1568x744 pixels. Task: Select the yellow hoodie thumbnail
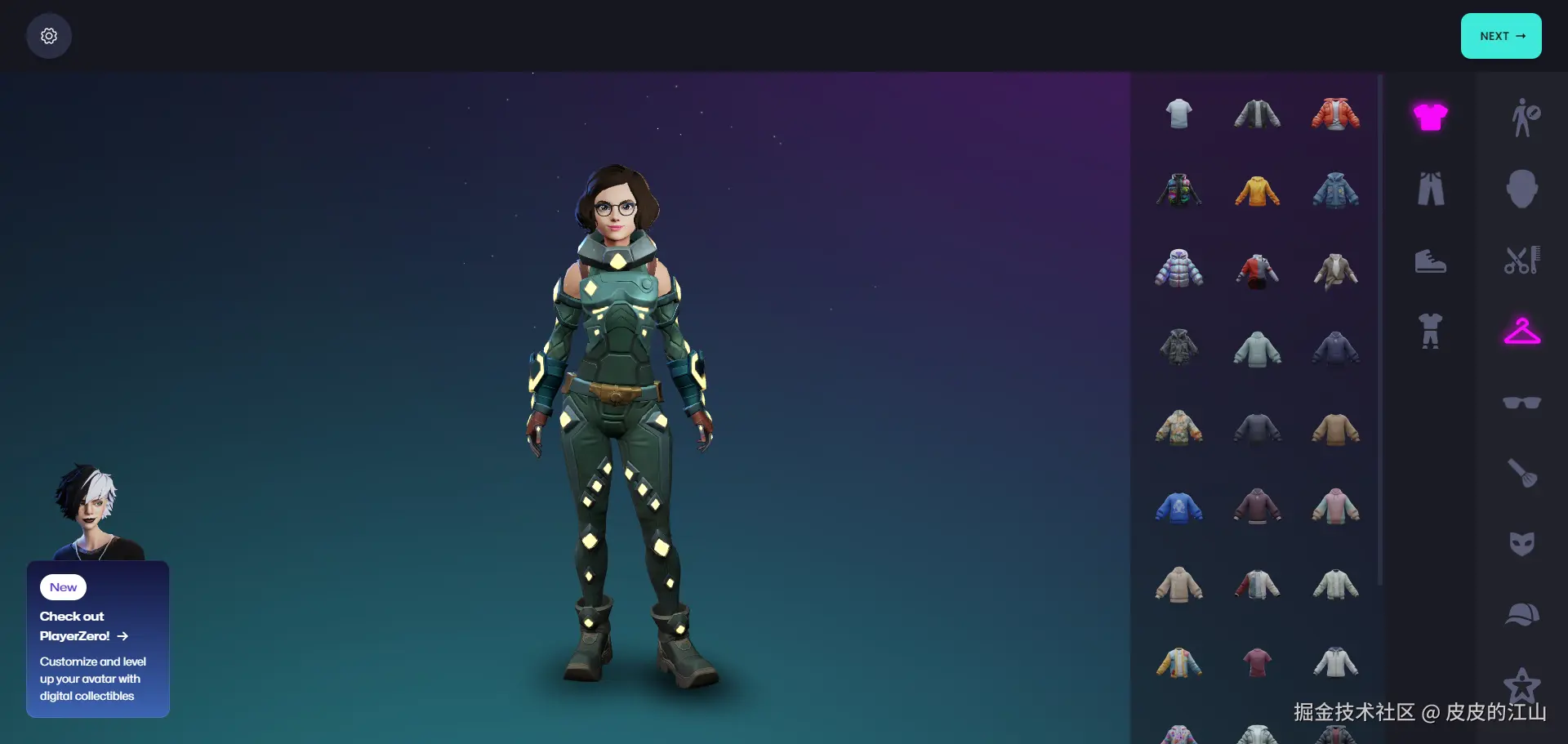point(1256,189)
